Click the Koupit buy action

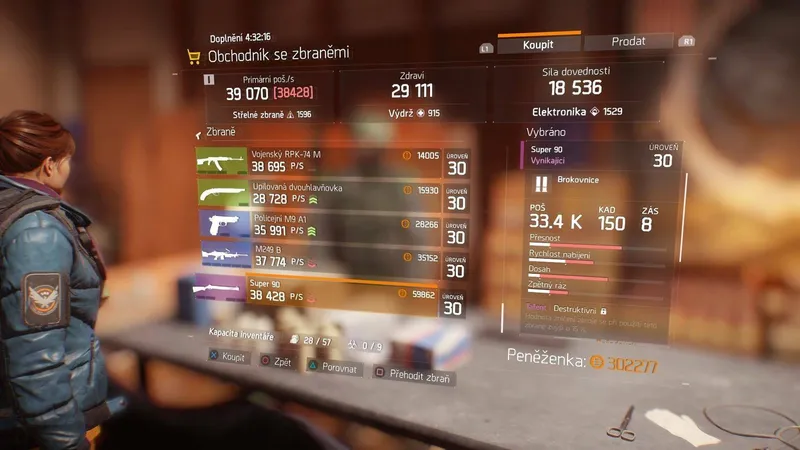pyautogui.click(x=228, y=356)
